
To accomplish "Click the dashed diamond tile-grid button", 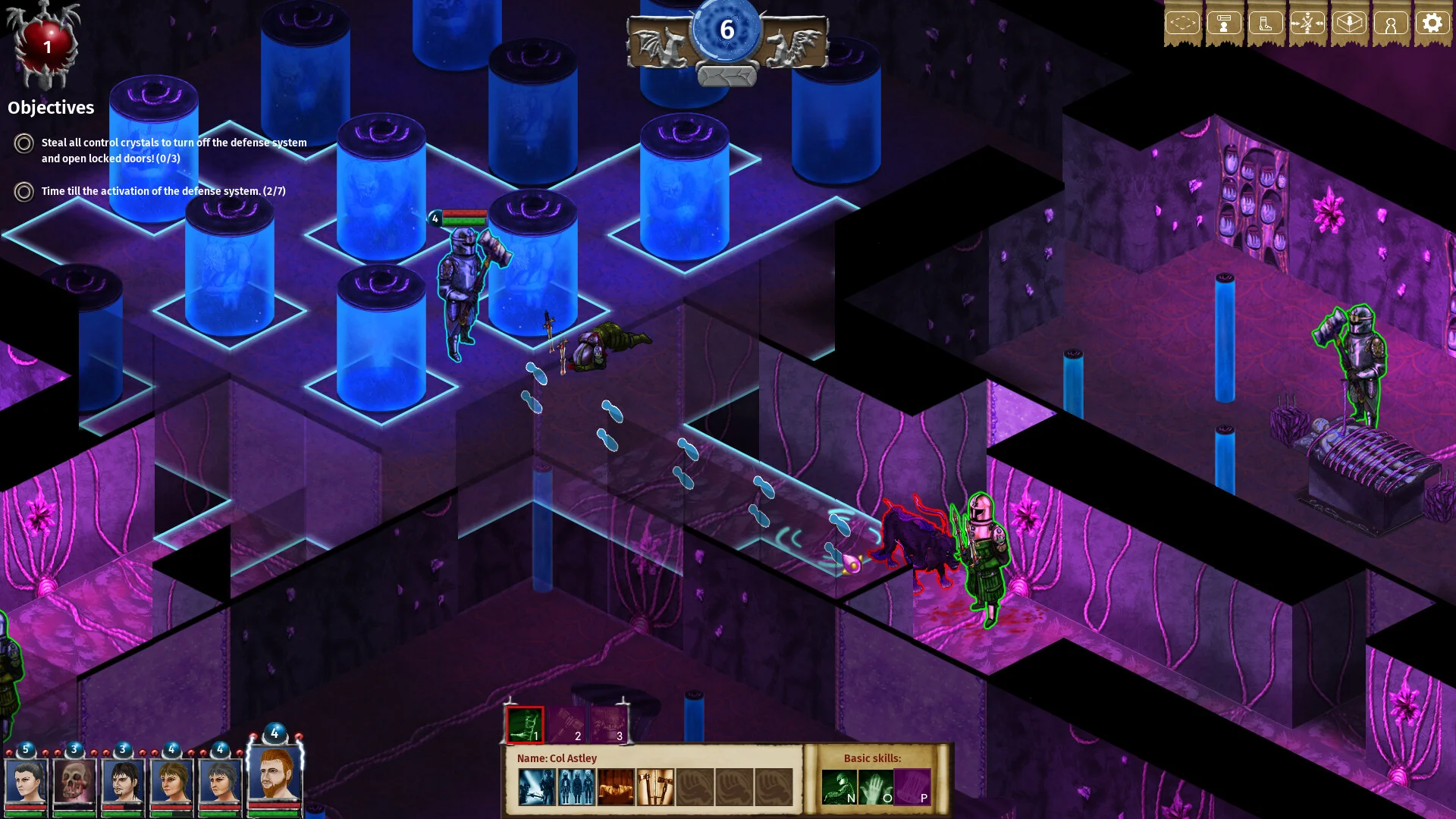I will [1182, 24].
